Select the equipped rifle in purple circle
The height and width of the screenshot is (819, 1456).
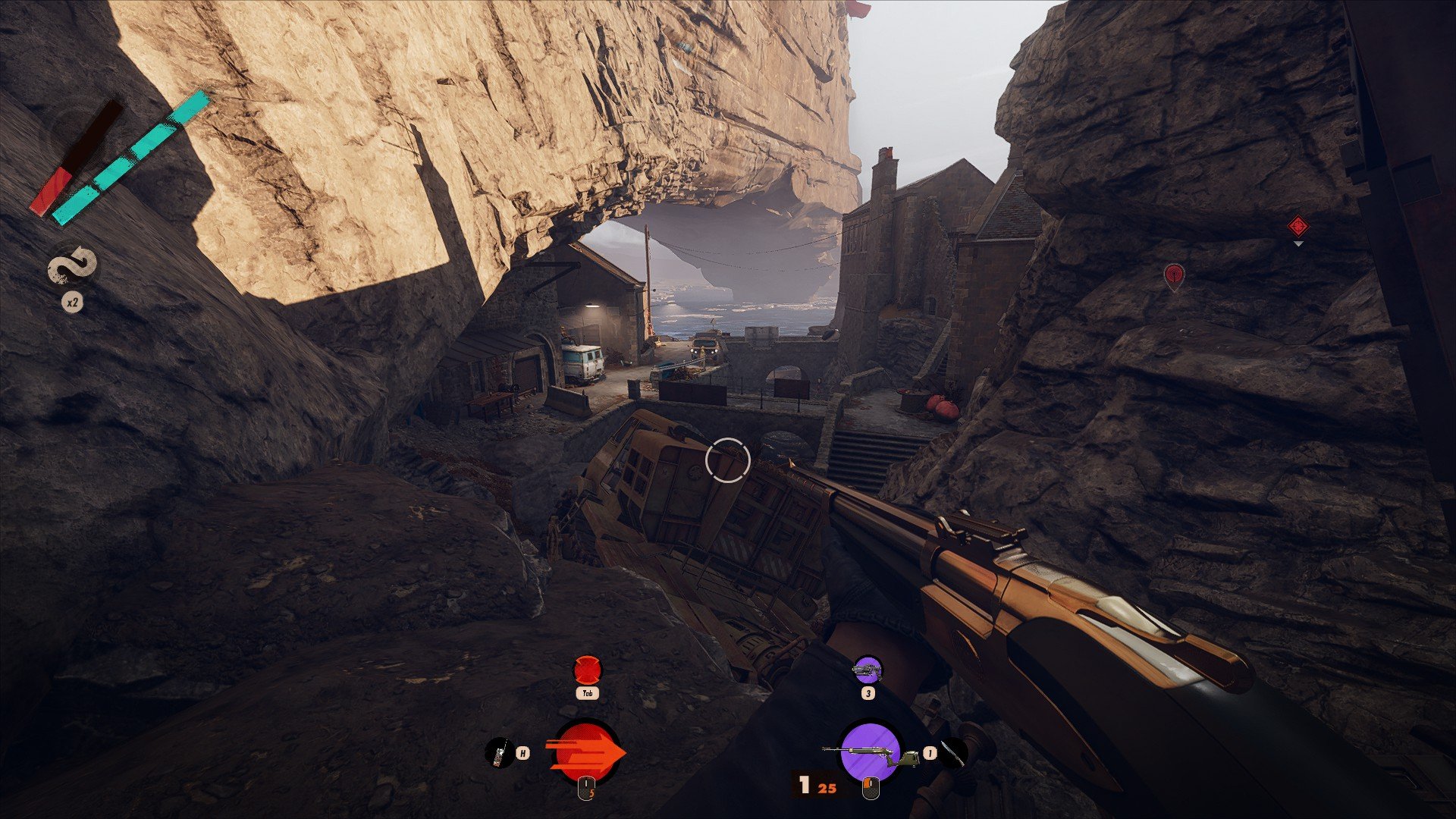tap(869, 752)
